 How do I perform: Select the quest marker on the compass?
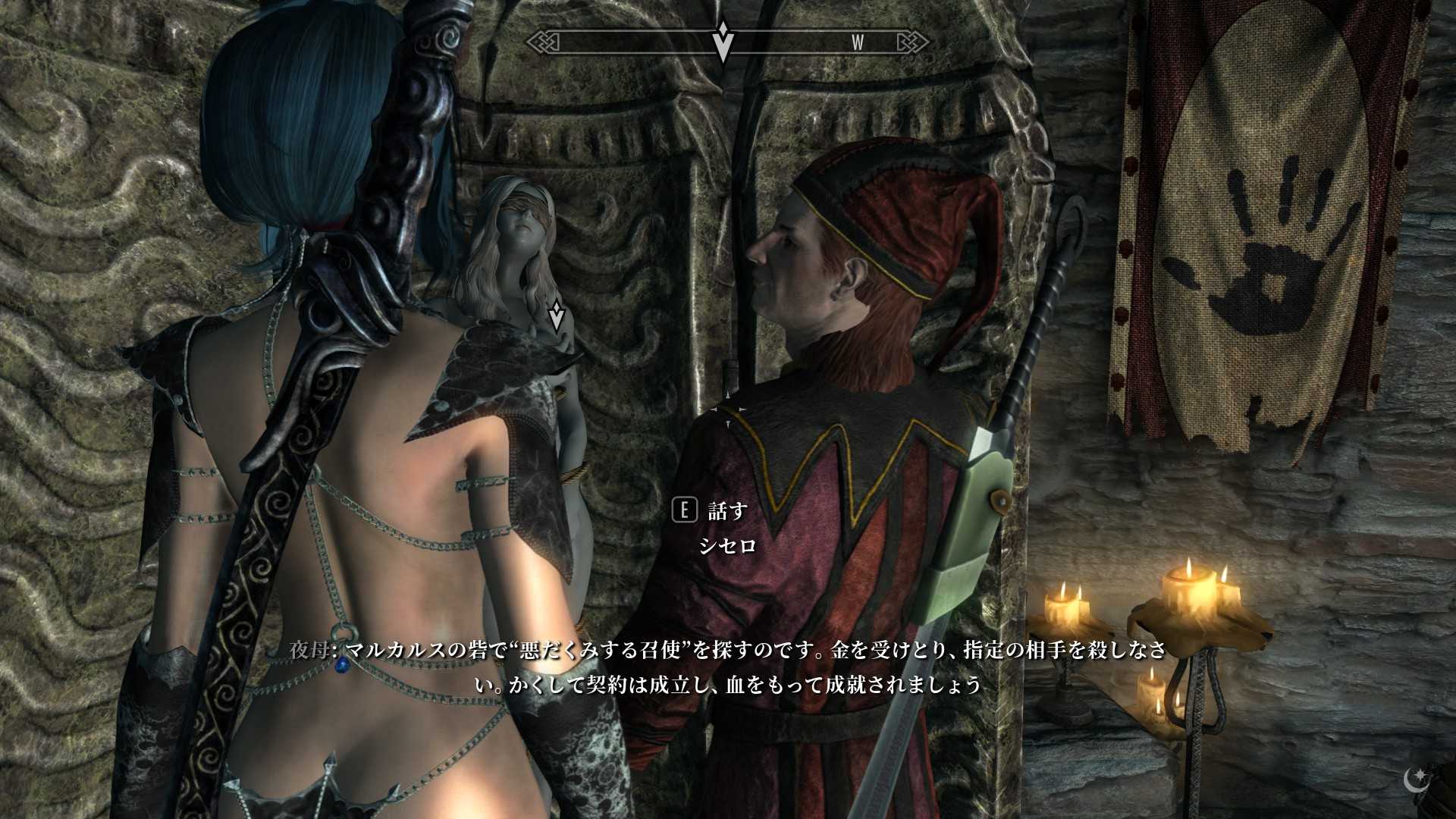tap(723, 41)
